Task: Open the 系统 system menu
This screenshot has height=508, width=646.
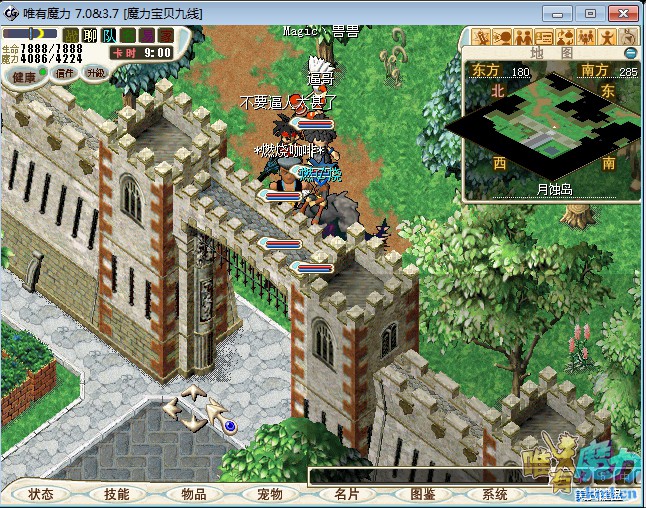Action: pyautogui.click(x=496, y=494)
